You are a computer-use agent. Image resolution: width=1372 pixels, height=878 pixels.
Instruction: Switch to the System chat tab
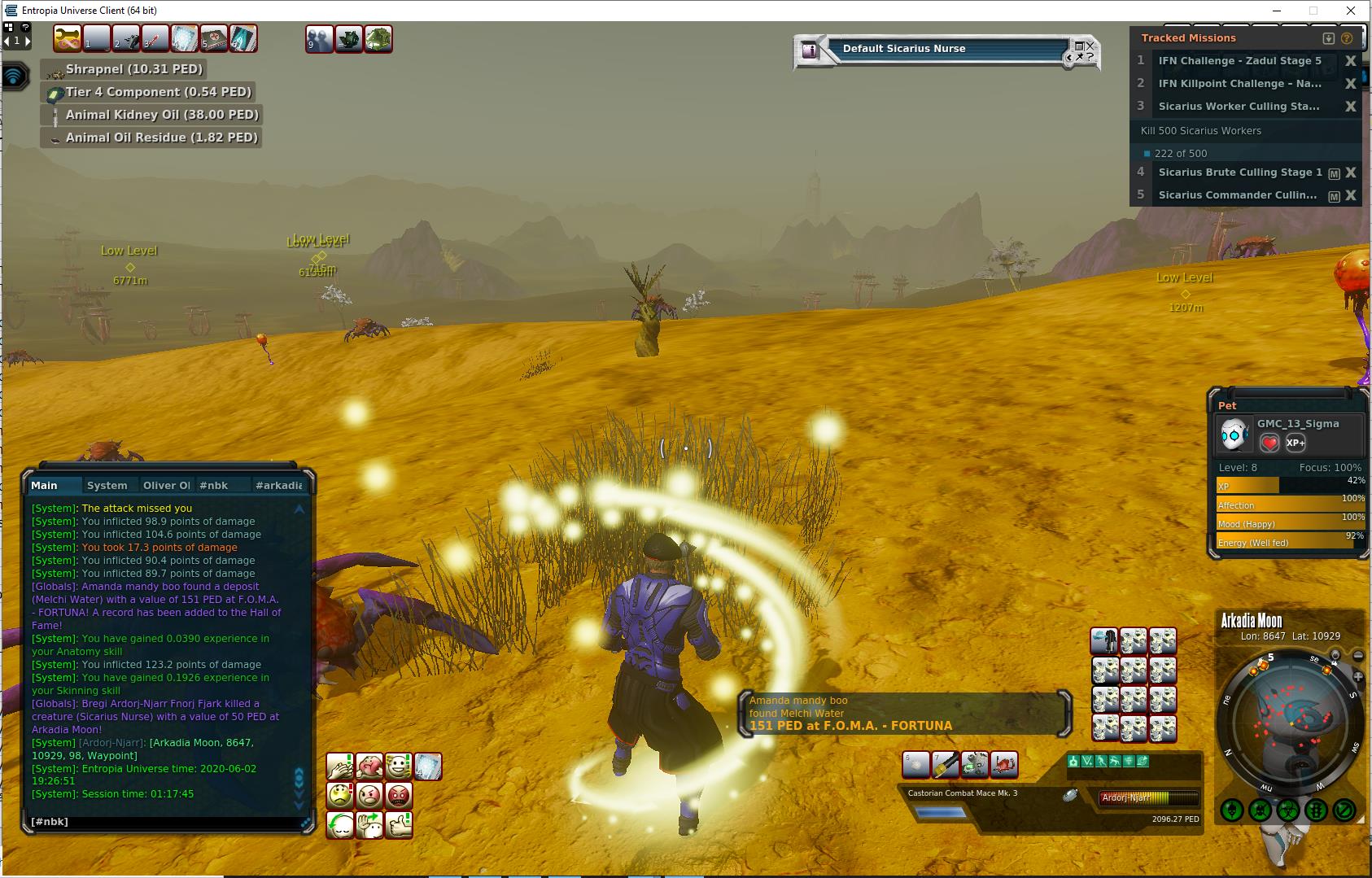107,485
